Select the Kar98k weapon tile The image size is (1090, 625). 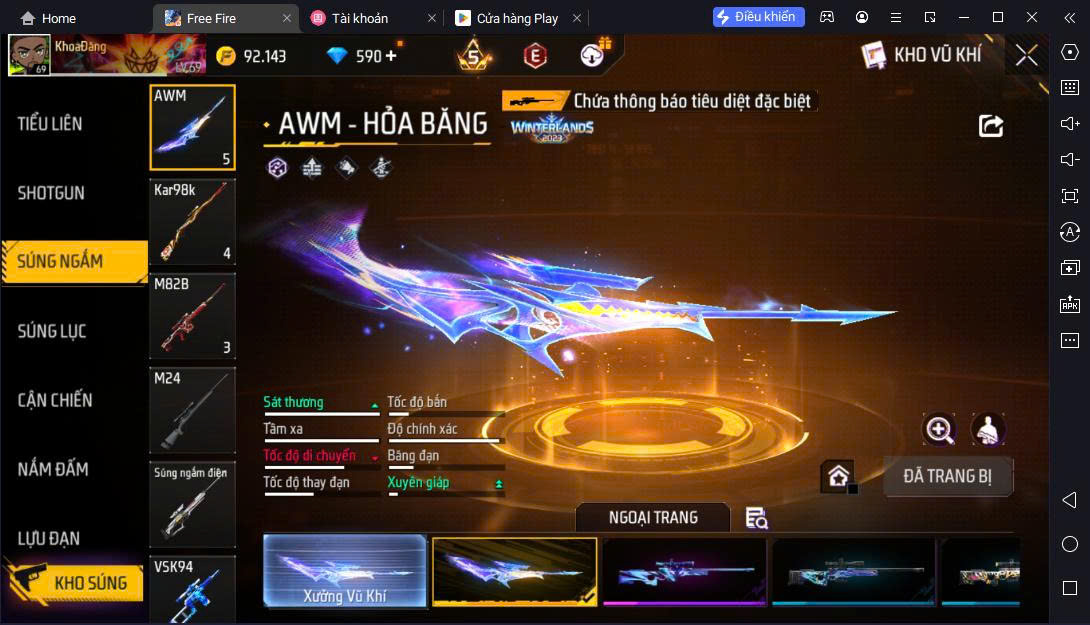click(x=192, y=221)
